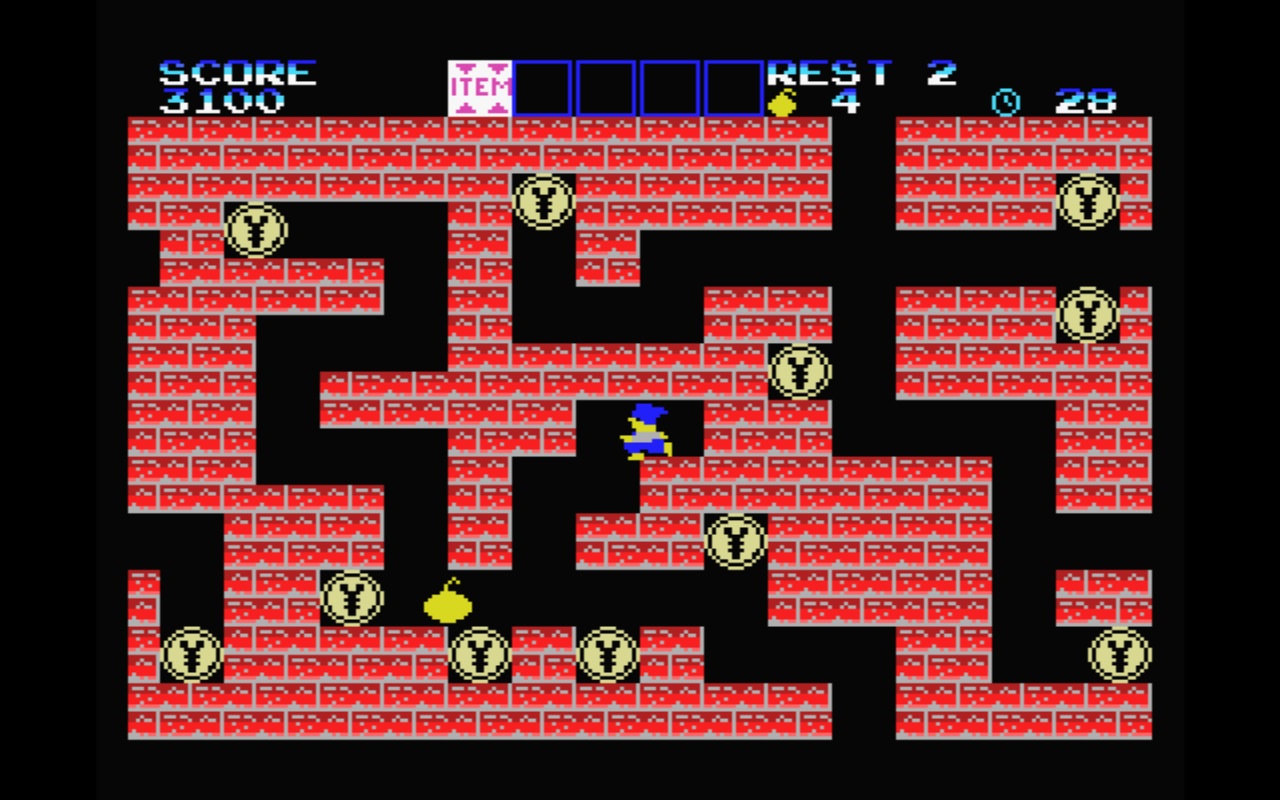Toggle the pink arrows atop the ITEM box

481,66
